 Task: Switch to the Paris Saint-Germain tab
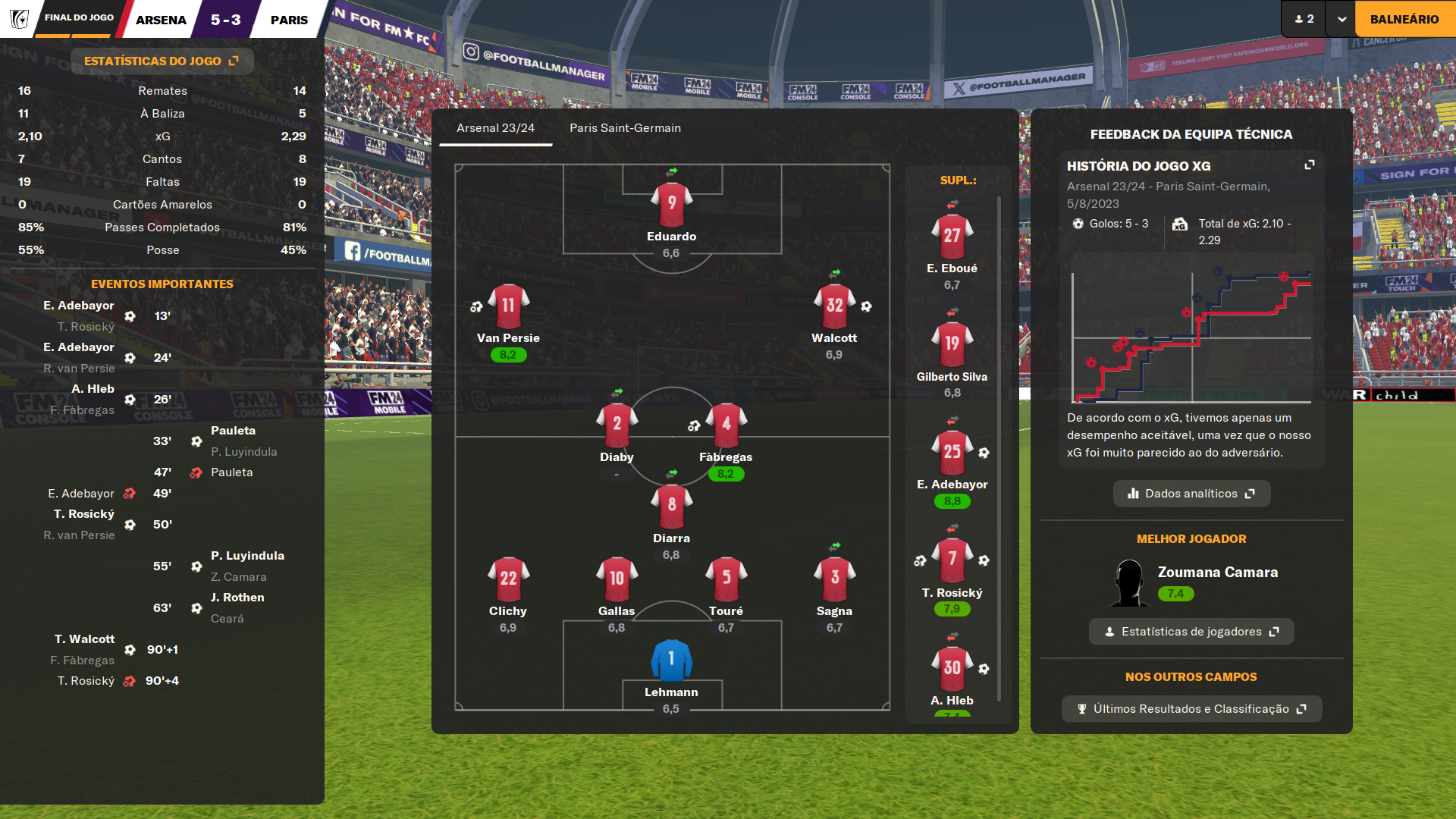pos(625,128)
